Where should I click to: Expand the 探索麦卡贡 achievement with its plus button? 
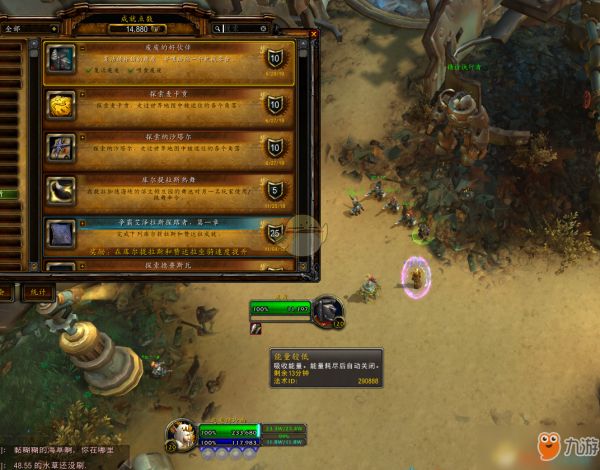83,91
